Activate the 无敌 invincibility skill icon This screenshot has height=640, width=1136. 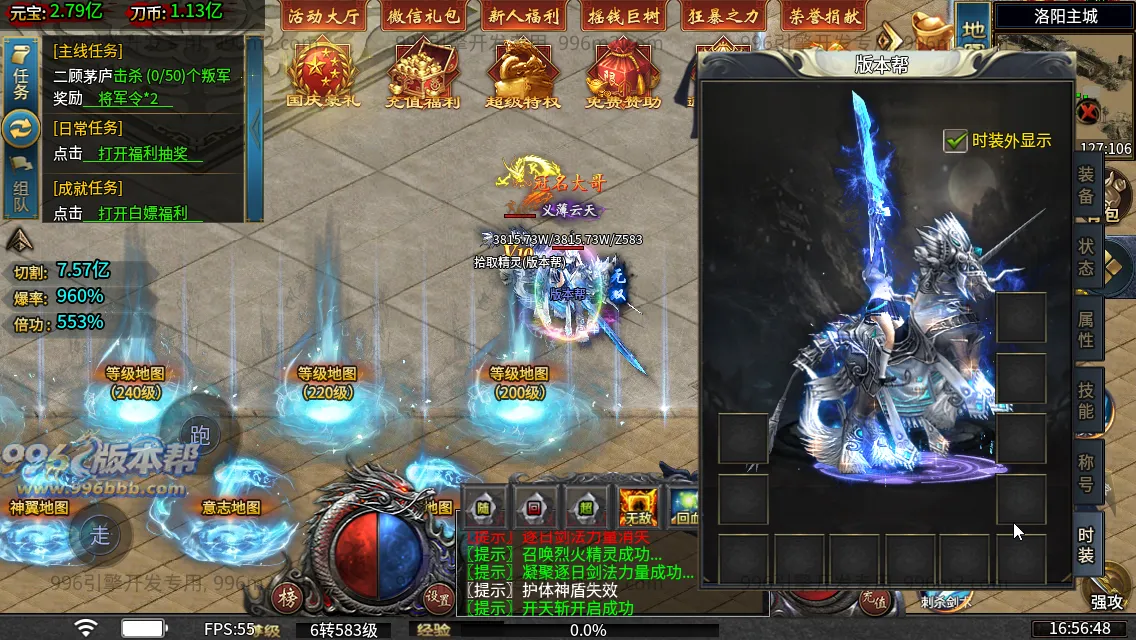coord(636,507)
